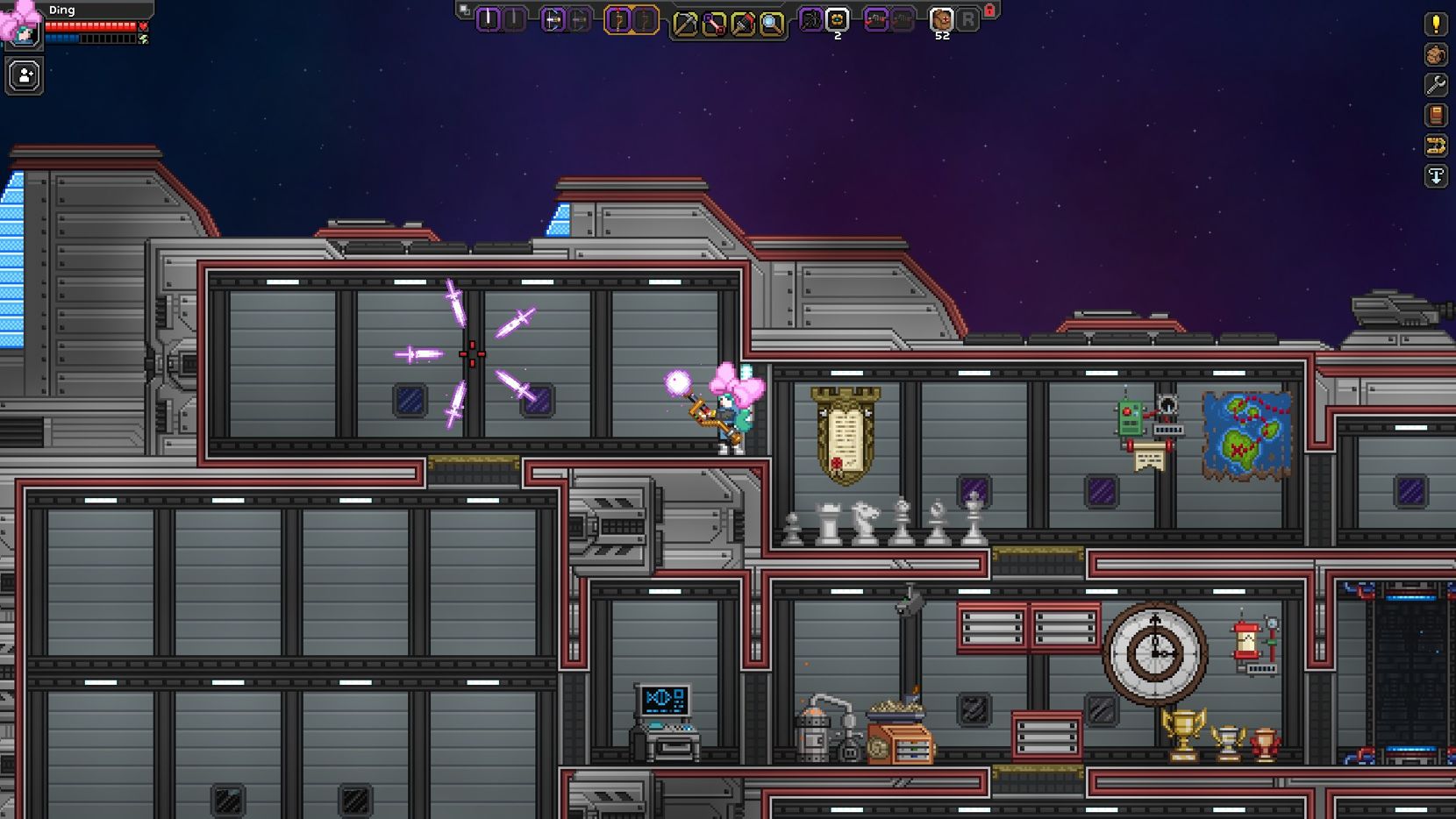Open the inventory satchel icon
This screenshot has width=1456, height=819.
(x=1434, y=54)
